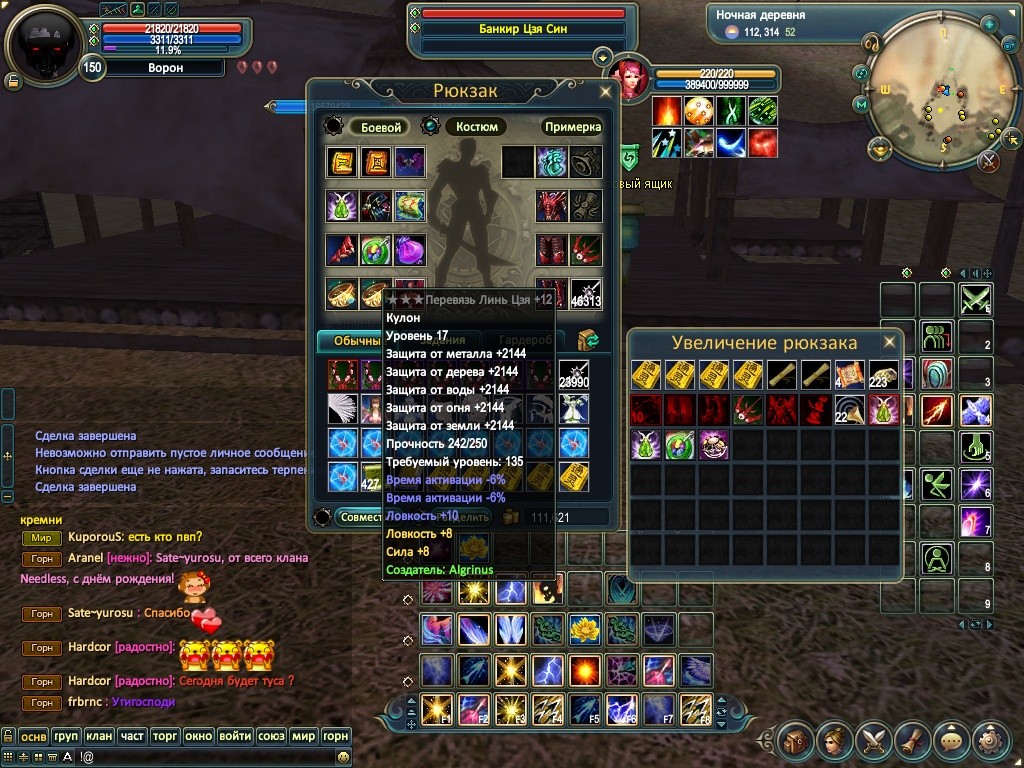Screen dimensions: 1024x768
Task: Open the speech bubble menu button
Action: pyautogui.click(x=951, y=741)
